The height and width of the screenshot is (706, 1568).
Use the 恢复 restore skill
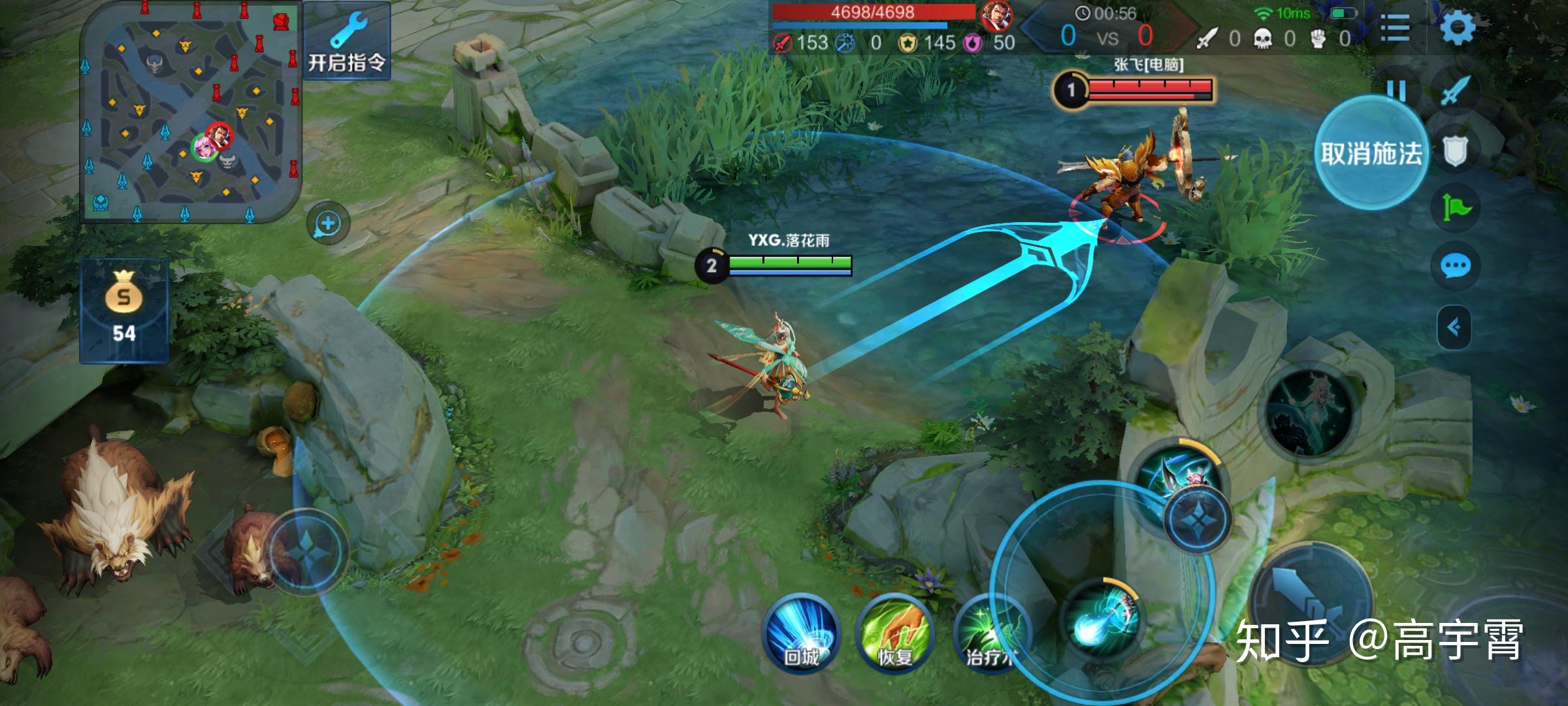894,633
